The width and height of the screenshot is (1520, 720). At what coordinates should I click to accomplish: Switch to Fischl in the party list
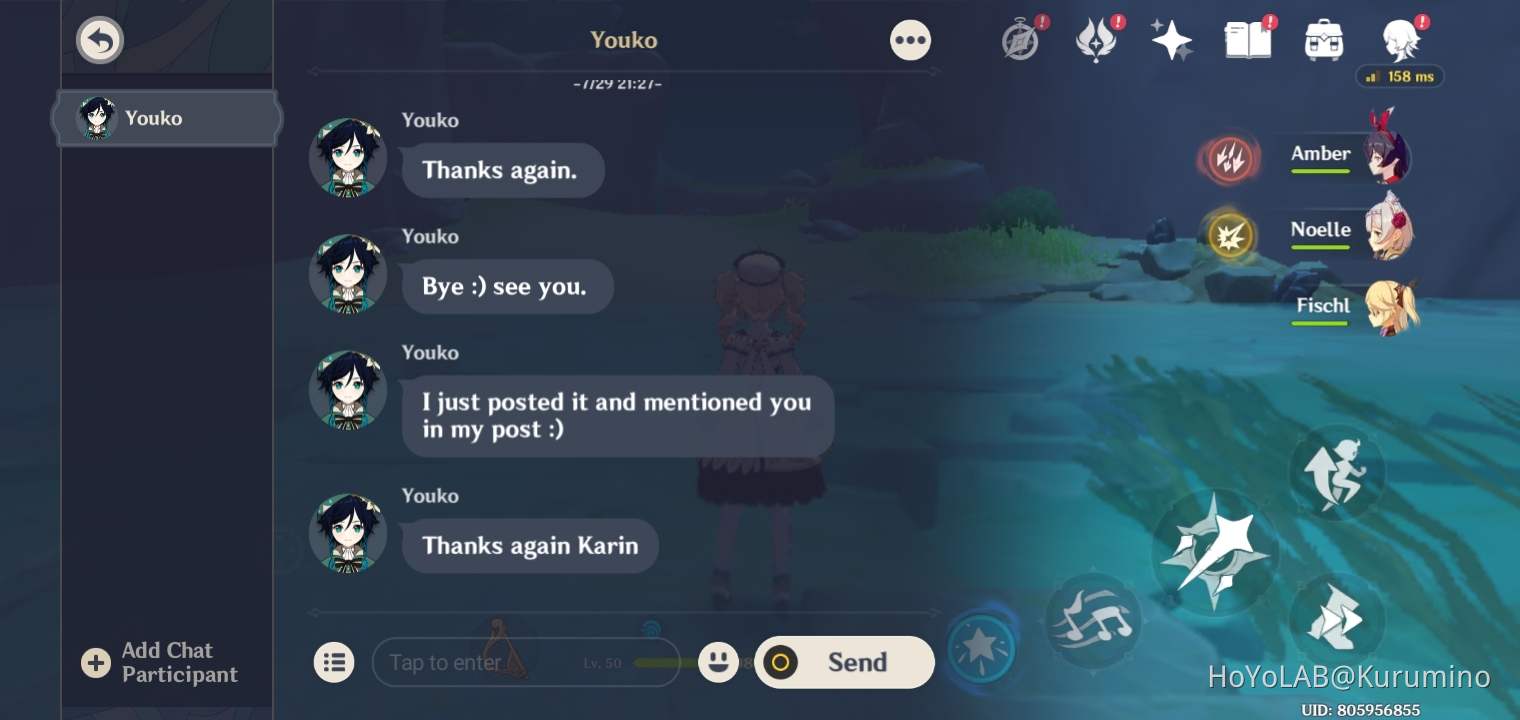(x=1352, y=307)
